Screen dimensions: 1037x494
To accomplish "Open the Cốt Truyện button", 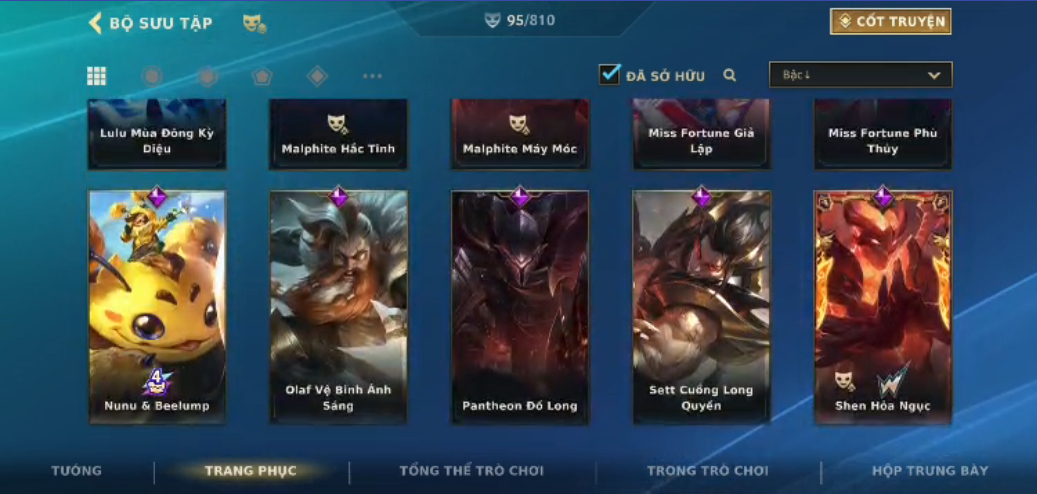I will tap(890, 22).
